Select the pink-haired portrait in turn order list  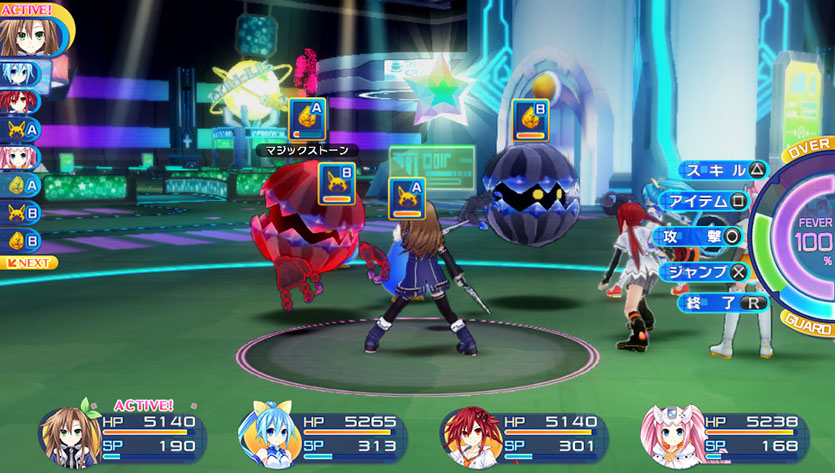(x=19, y=157)
